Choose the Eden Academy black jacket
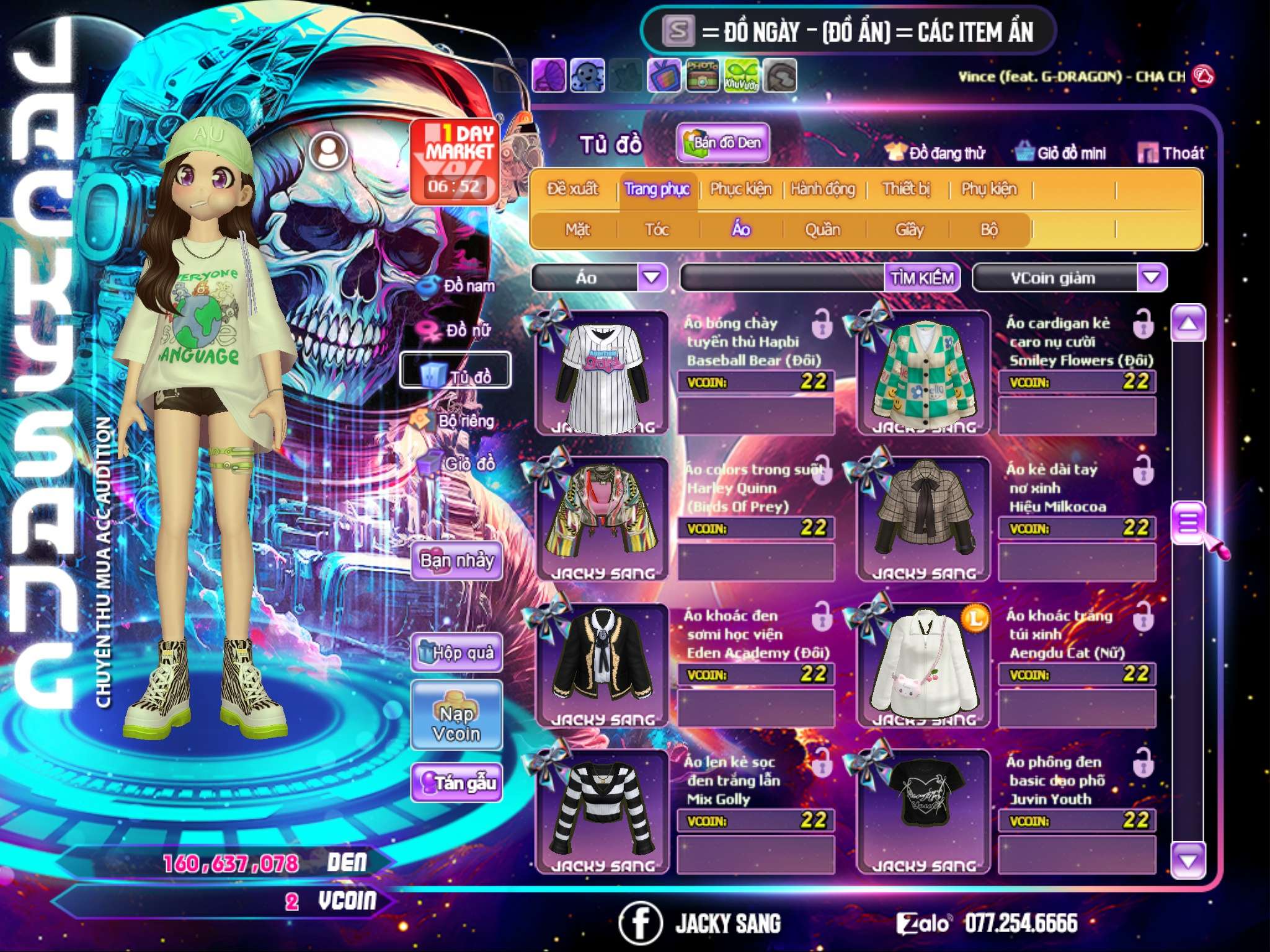 coord(602,664)
